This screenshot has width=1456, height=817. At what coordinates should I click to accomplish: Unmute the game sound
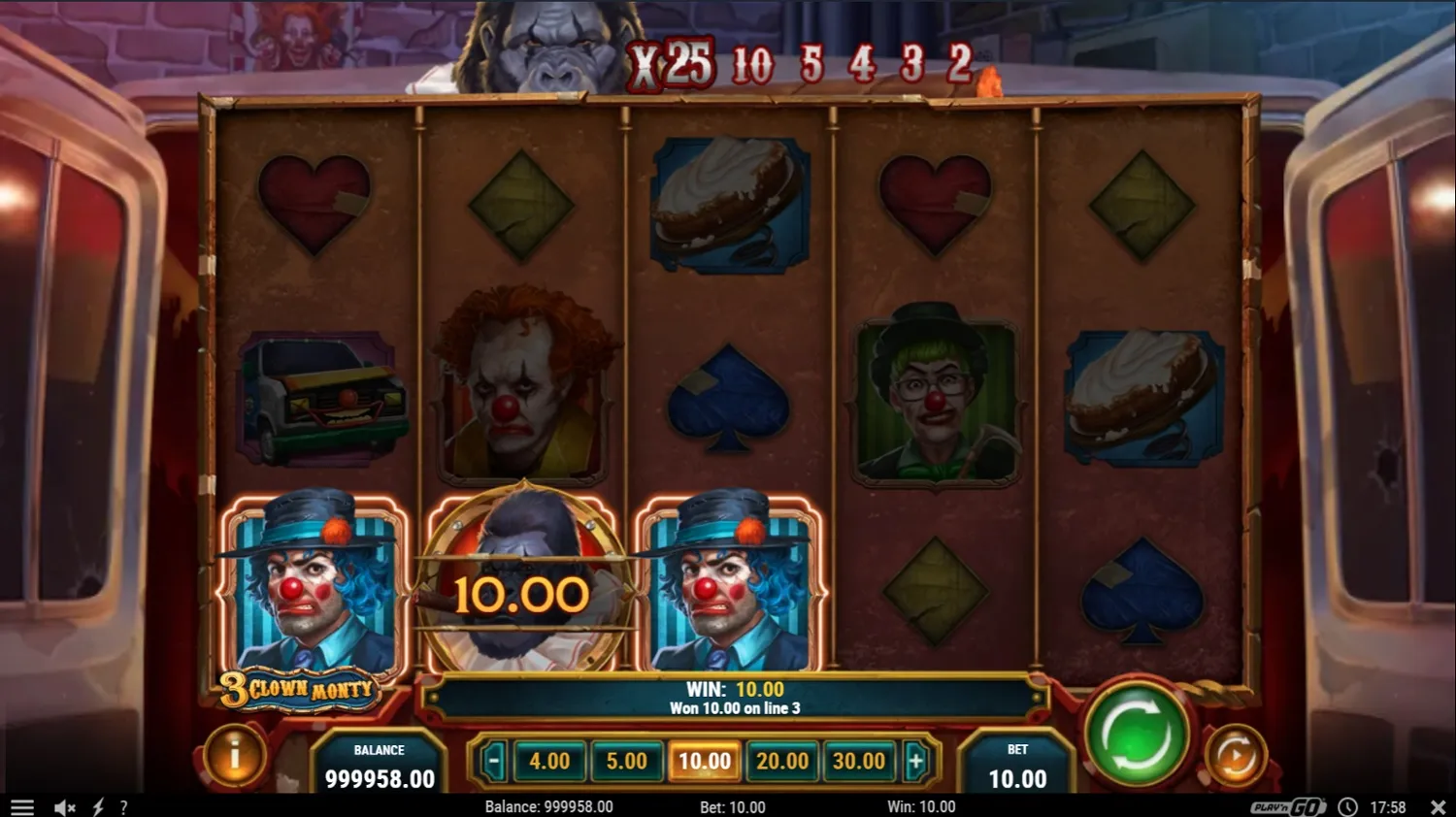pos(64,806)
